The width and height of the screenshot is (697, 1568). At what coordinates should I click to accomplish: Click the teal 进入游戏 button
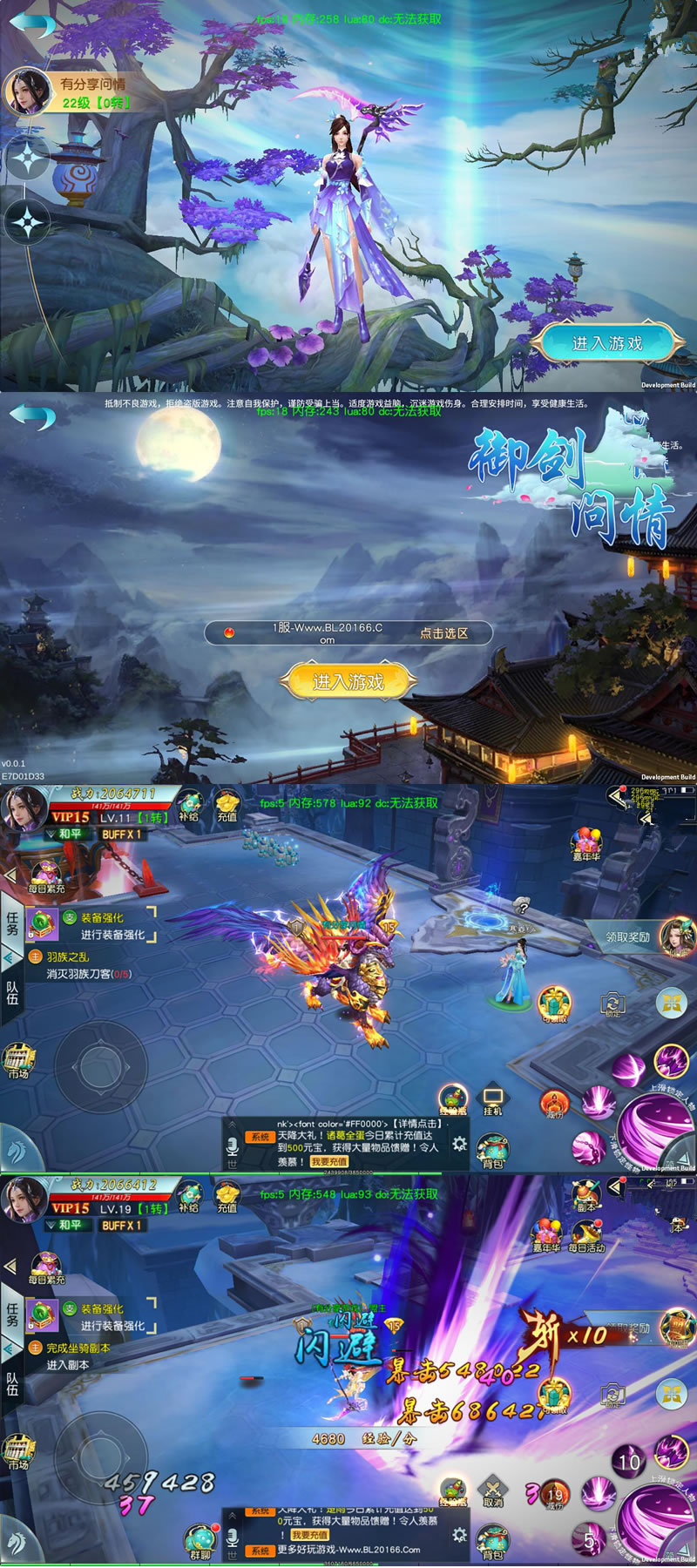click(607, 343)
